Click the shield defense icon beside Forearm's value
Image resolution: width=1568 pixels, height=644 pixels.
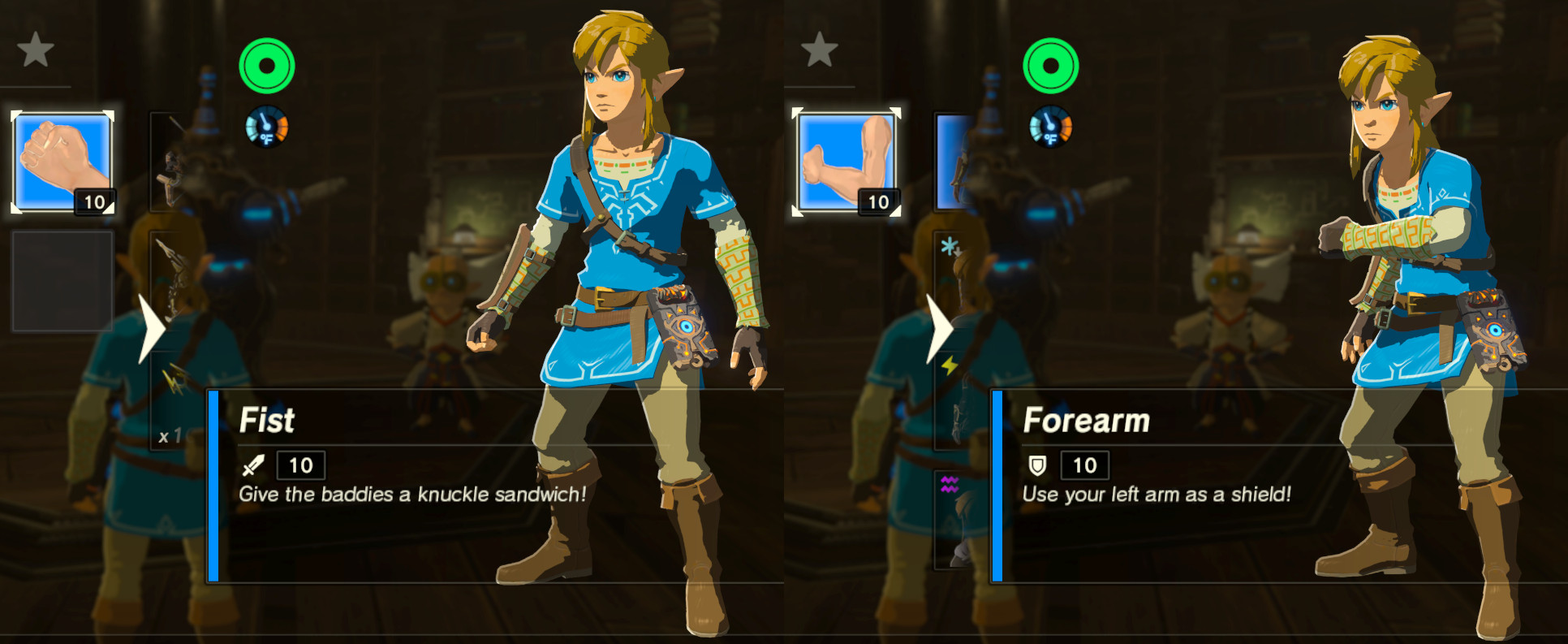point(1039,465)
